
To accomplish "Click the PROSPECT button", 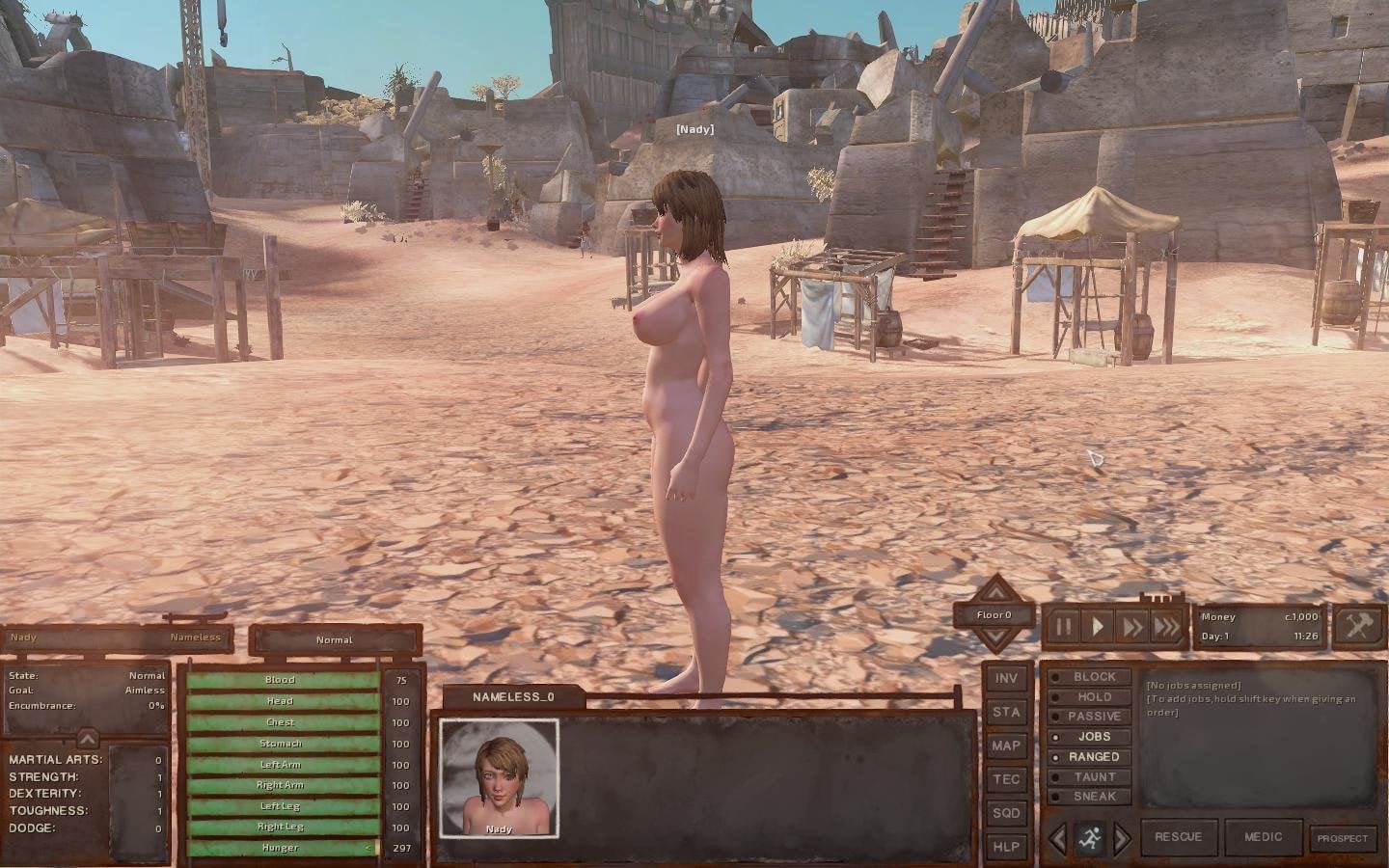I will pos(1342,838).
